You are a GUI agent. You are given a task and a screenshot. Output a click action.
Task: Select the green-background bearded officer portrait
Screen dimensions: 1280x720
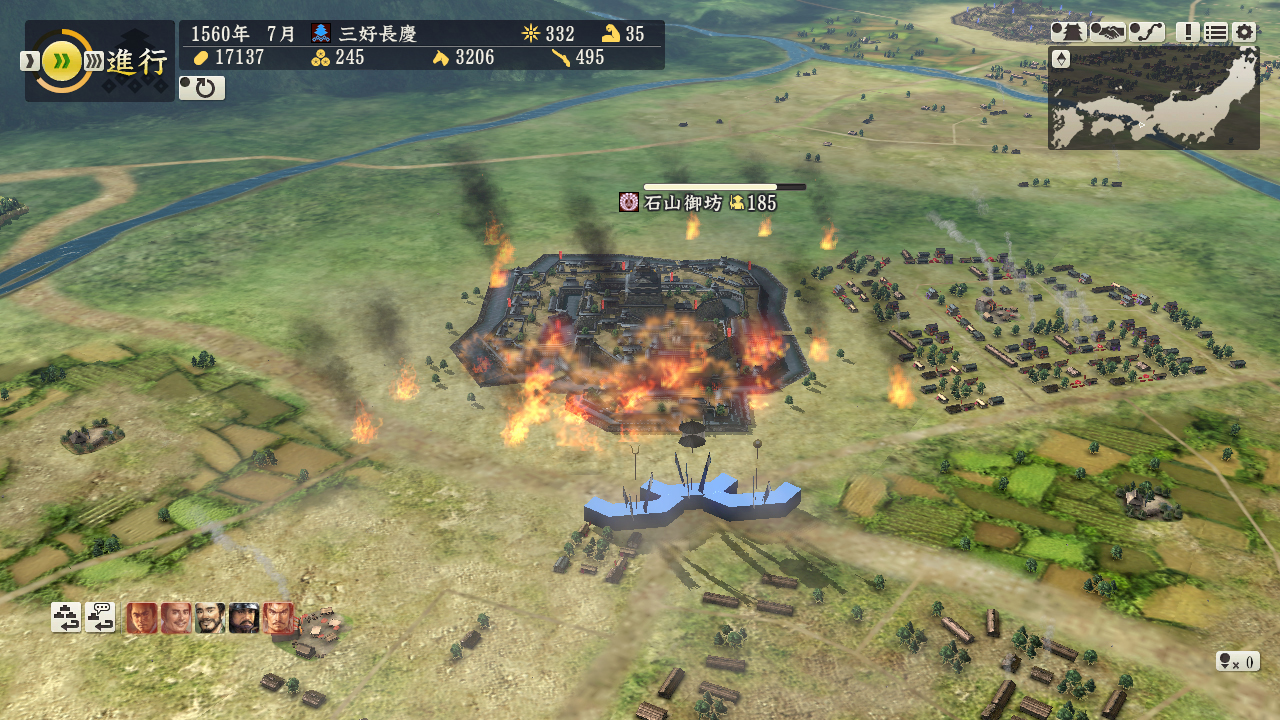point(210,618)
